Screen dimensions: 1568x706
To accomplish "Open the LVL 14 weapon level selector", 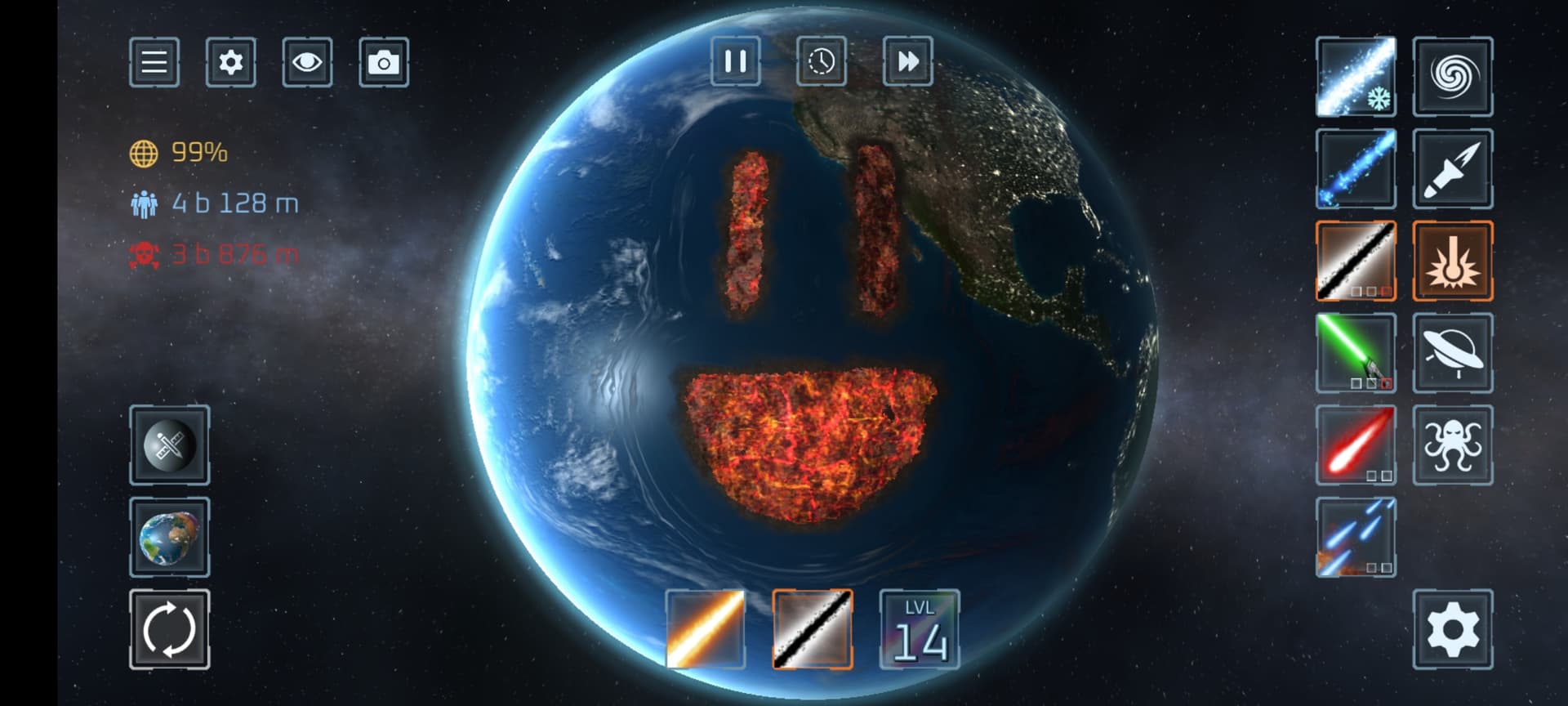I will [x=920, y=629].
